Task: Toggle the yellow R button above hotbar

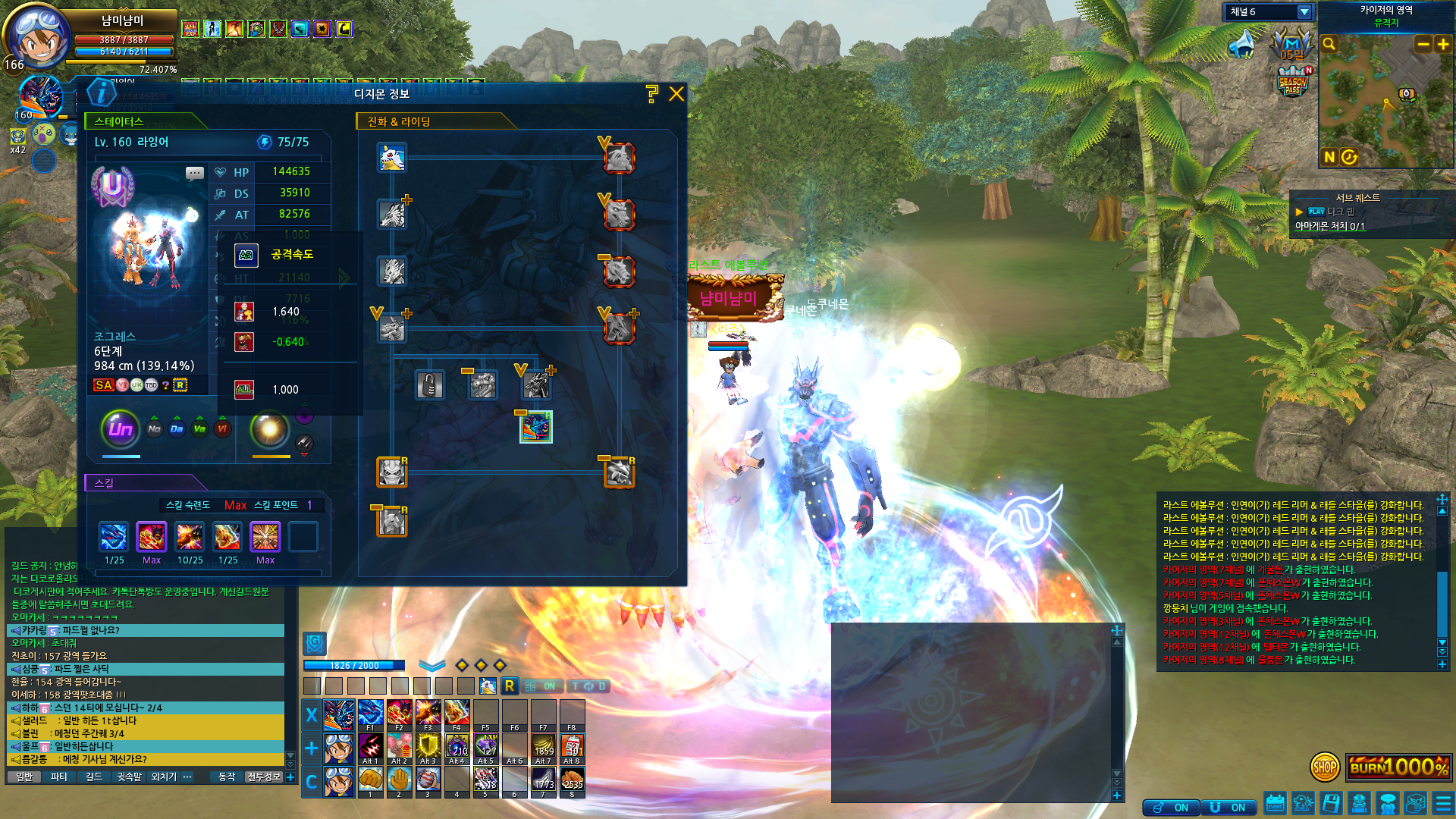Action: coord(510,686)
